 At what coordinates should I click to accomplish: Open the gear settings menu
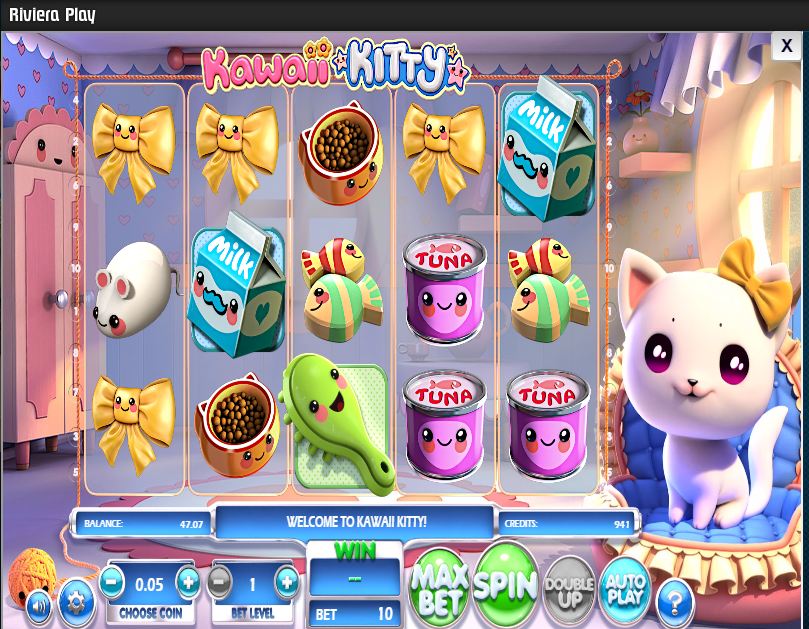click(75, 601)
